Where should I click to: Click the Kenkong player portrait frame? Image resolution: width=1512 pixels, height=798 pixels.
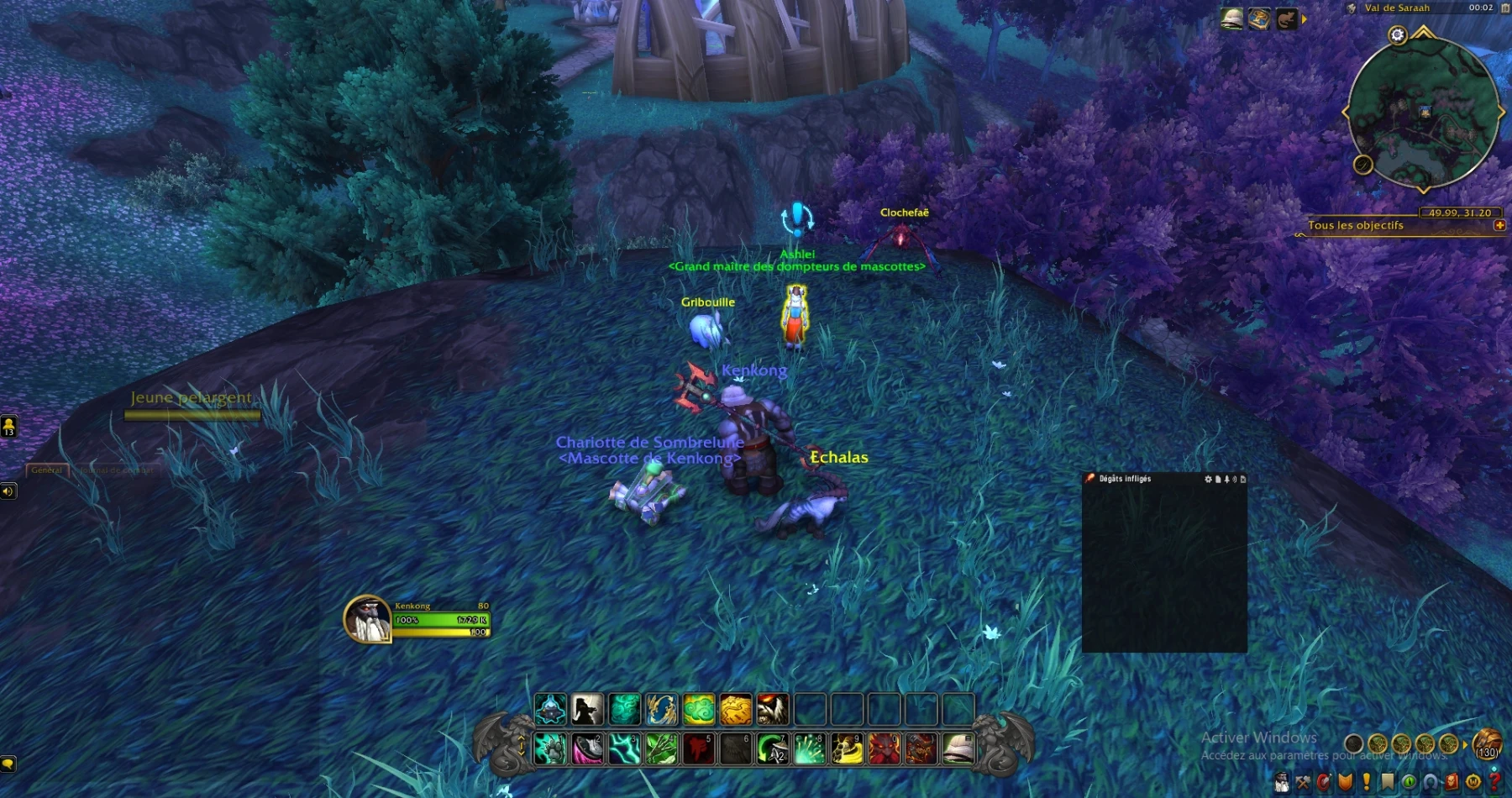click(x=367, y=620)
